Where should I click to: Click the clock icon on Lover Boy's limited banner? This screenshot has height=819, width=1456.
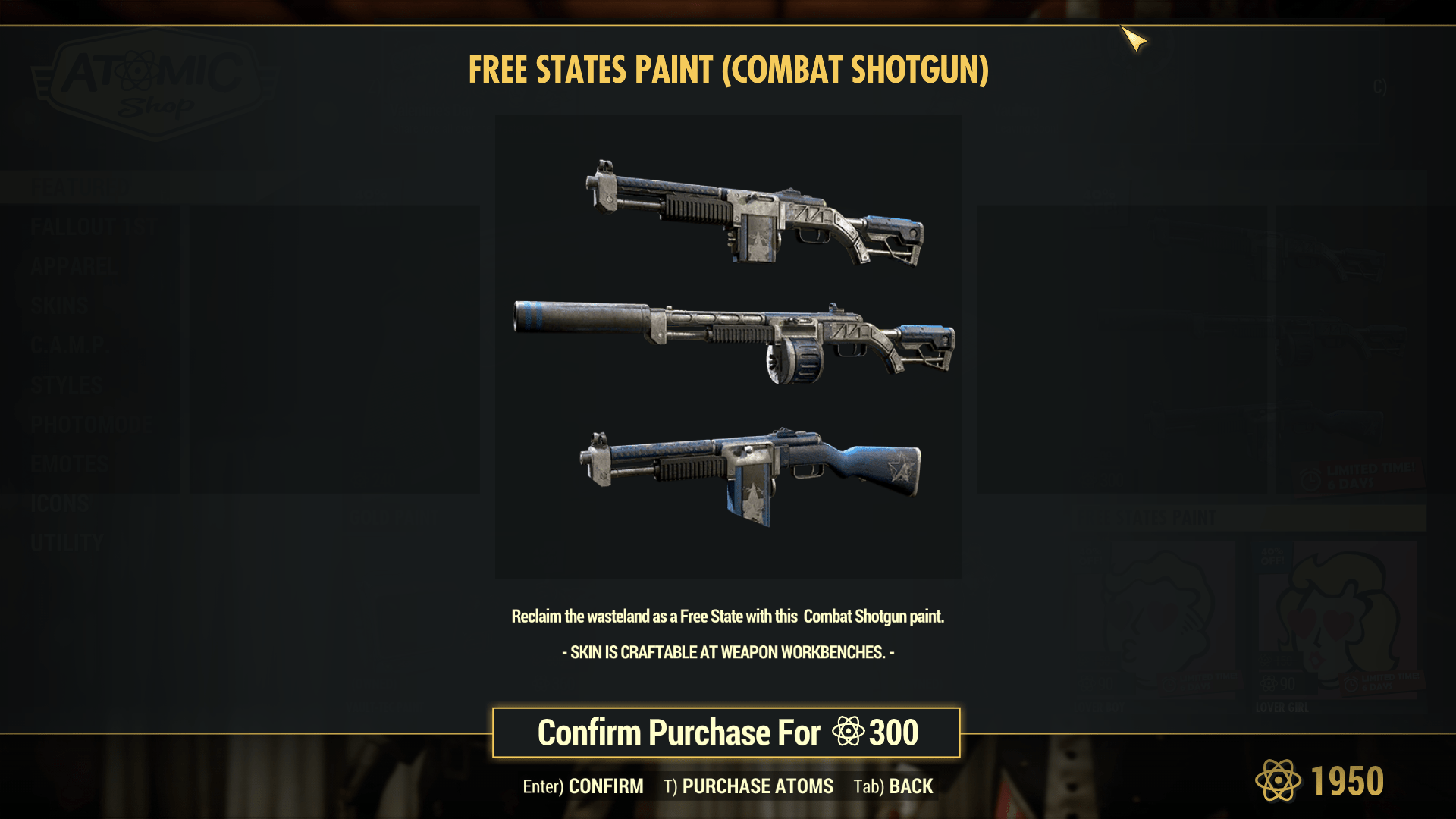pyautogui.click(x=1169, y=682)
